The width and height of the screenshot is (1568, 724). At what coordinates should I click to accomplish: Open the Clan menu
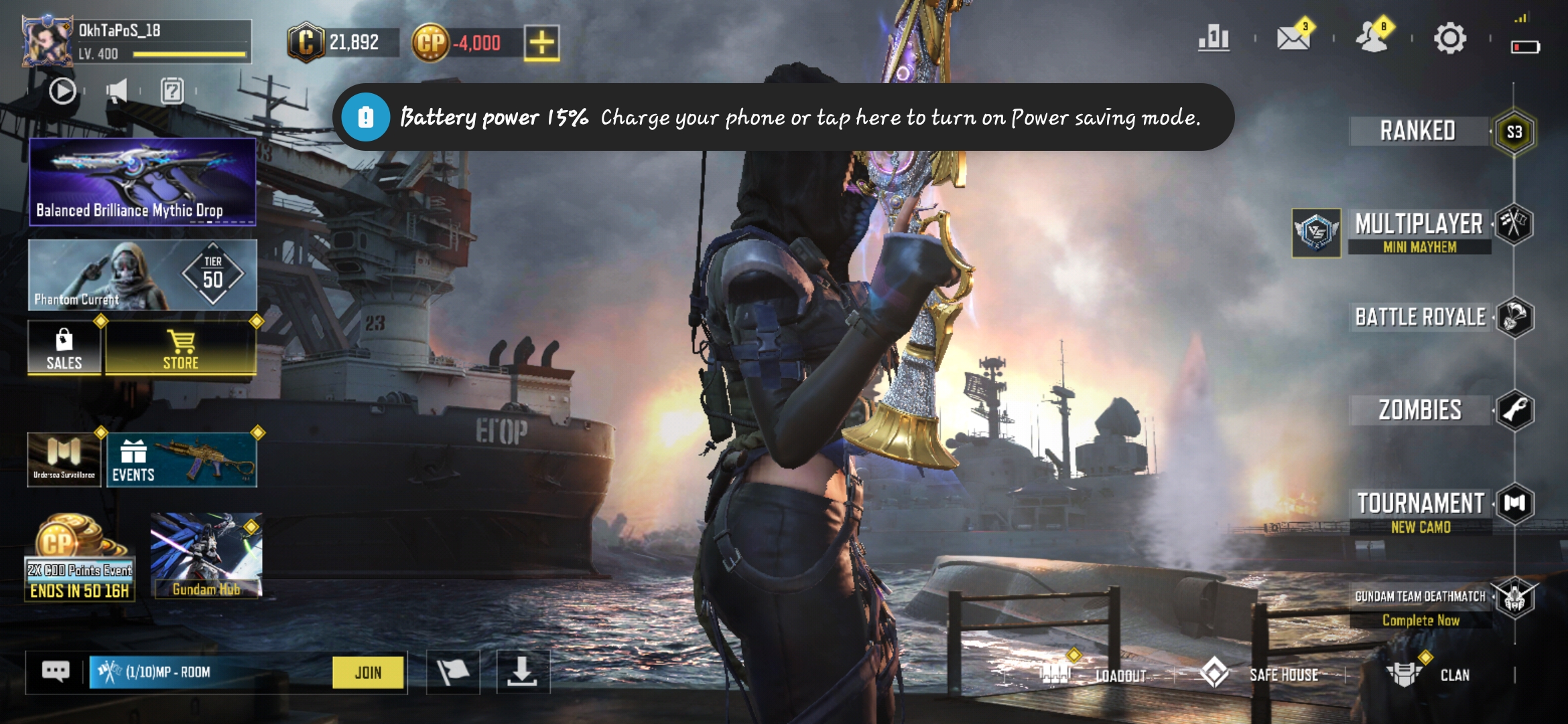tap(1434, 674)
